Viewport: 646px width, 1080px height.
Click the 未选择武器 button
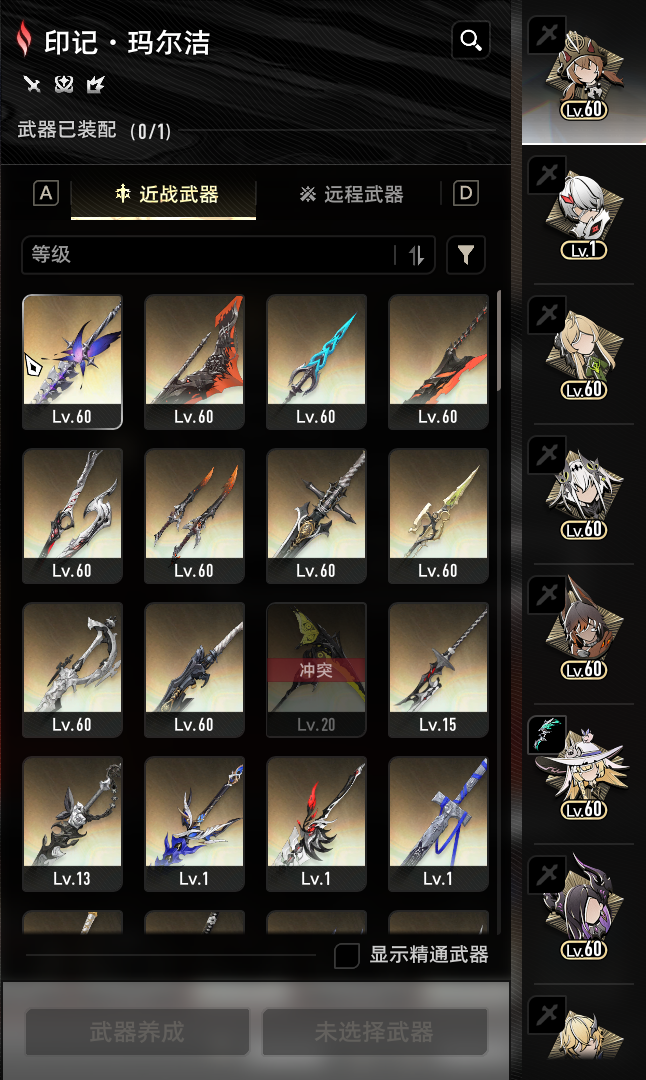374,1032
